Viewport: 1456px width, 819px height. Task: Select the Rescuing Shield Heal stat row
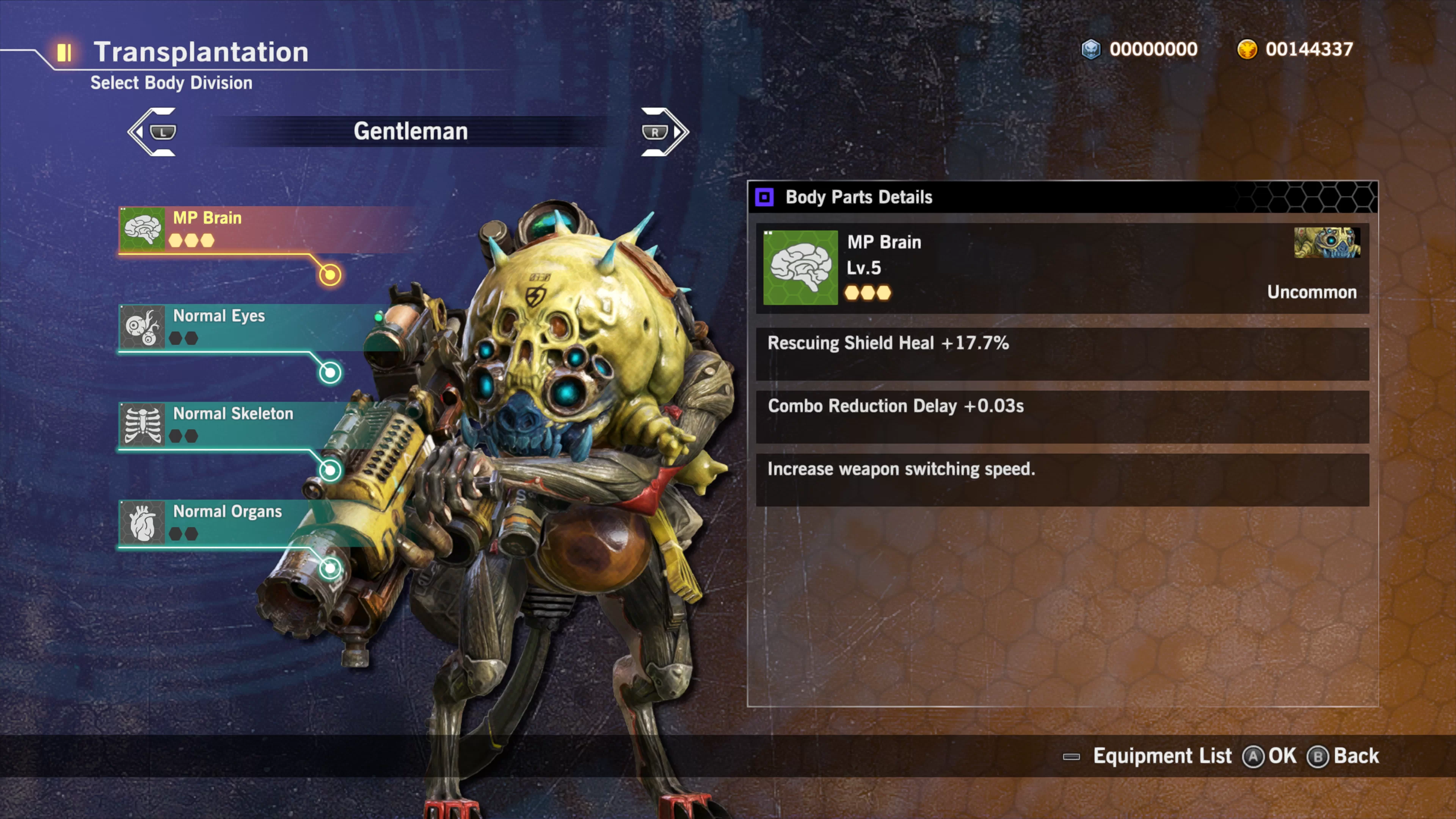point(1062,353)
